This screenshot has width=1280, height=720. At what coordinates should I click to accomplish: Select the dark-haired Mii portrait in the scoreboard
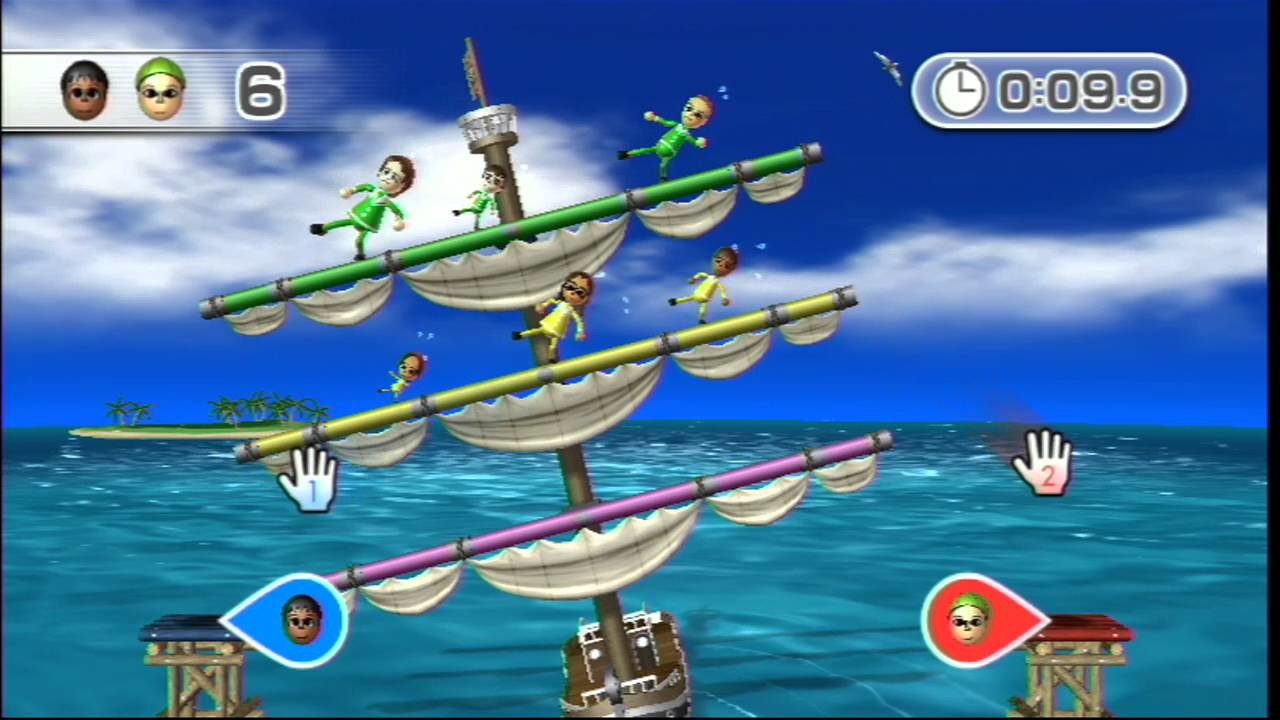(84, 90)
